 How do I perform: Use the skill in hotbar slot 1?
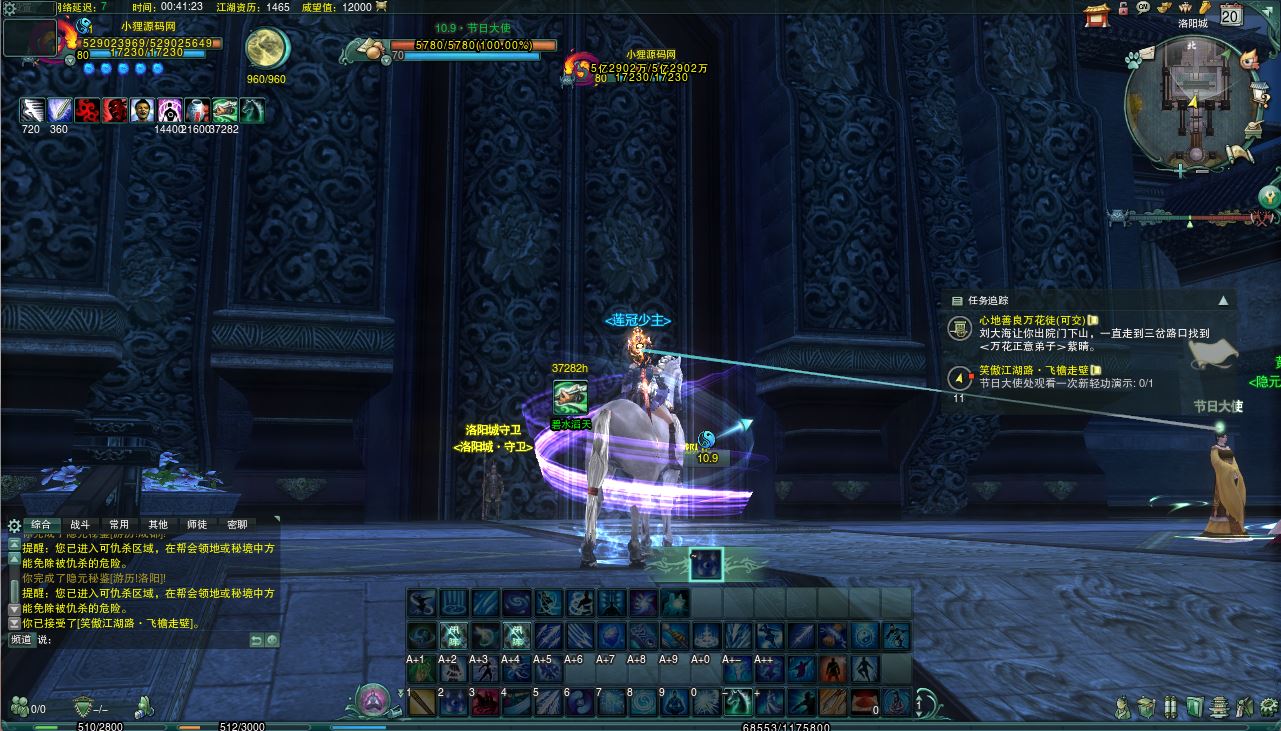point(421,702)
